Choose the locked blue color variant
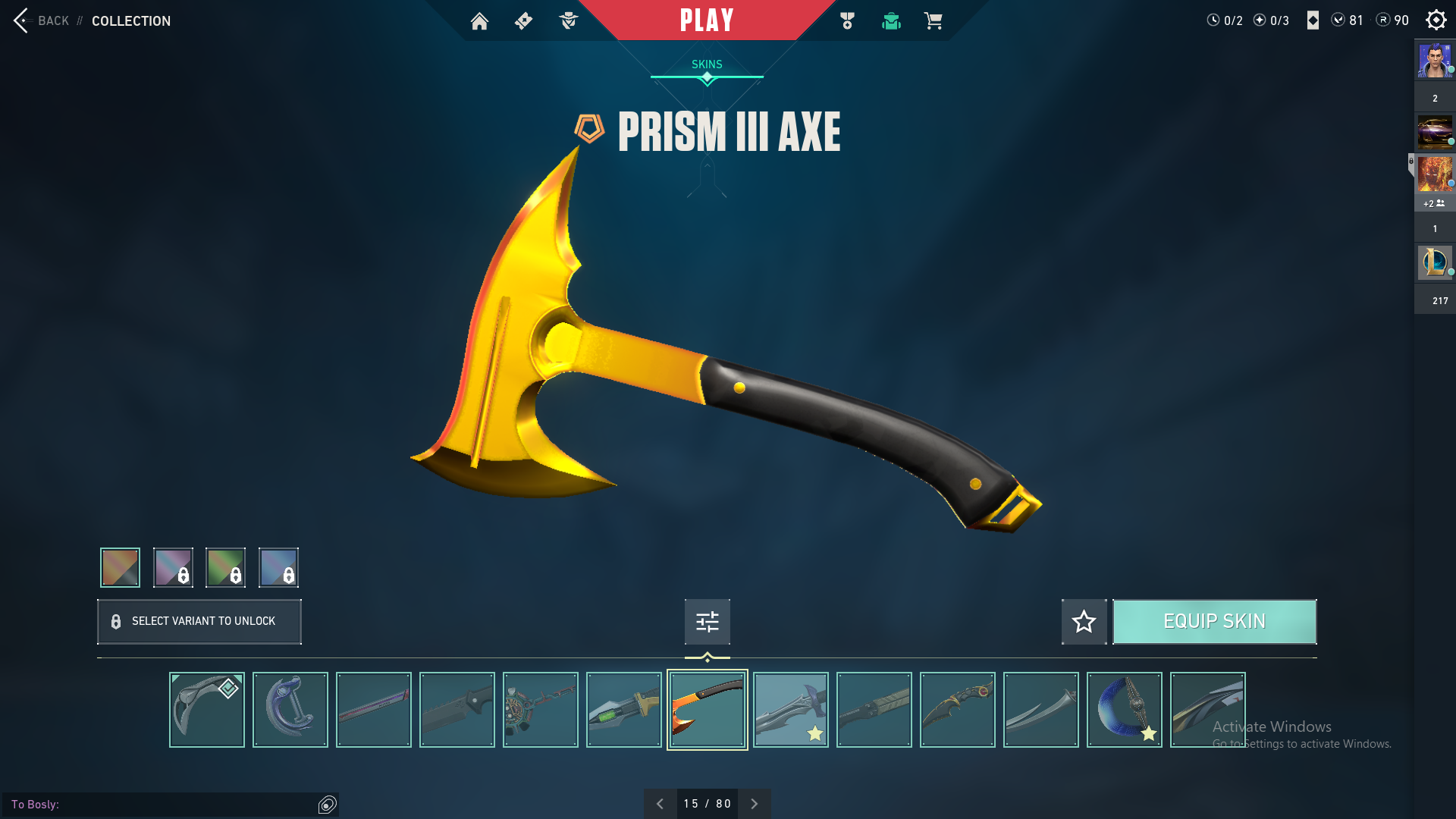Screen dimensions: 1456x819 coord(278,567)
